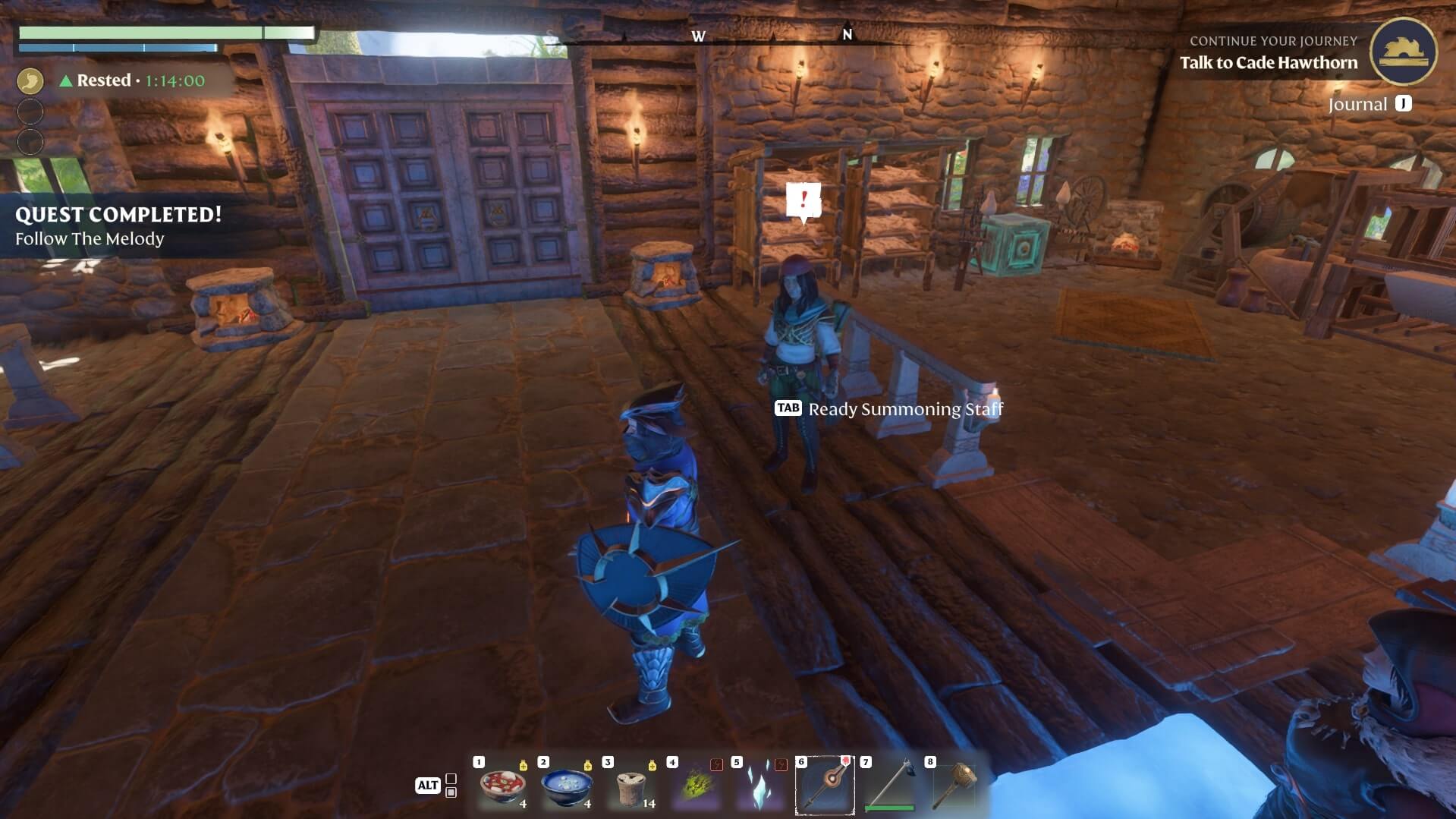The height and width of the screenshot is (819, 1456).
Task: Select the summoning staff in hotbar slot 6
Action: pyautogui.click(x=825, y=786)
